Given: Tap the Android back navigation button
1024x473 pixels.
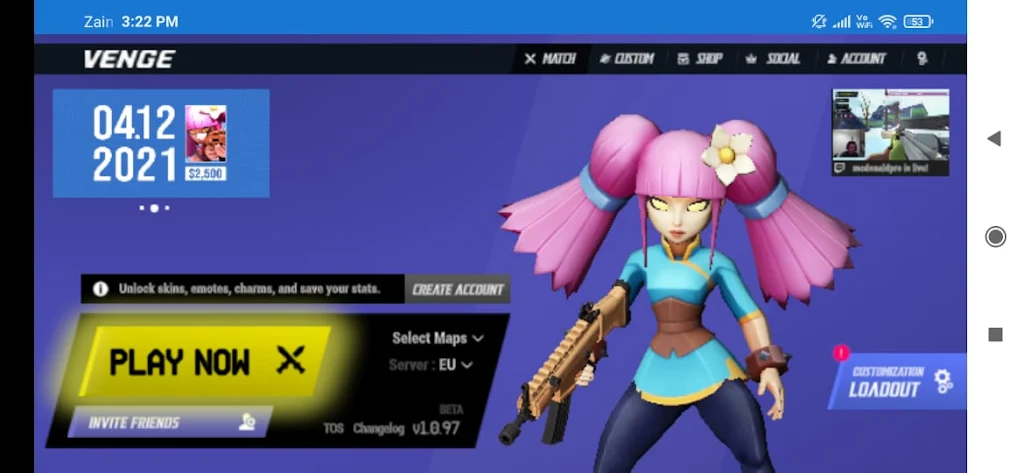Looking at the screenshot, I should click(994, 138).
